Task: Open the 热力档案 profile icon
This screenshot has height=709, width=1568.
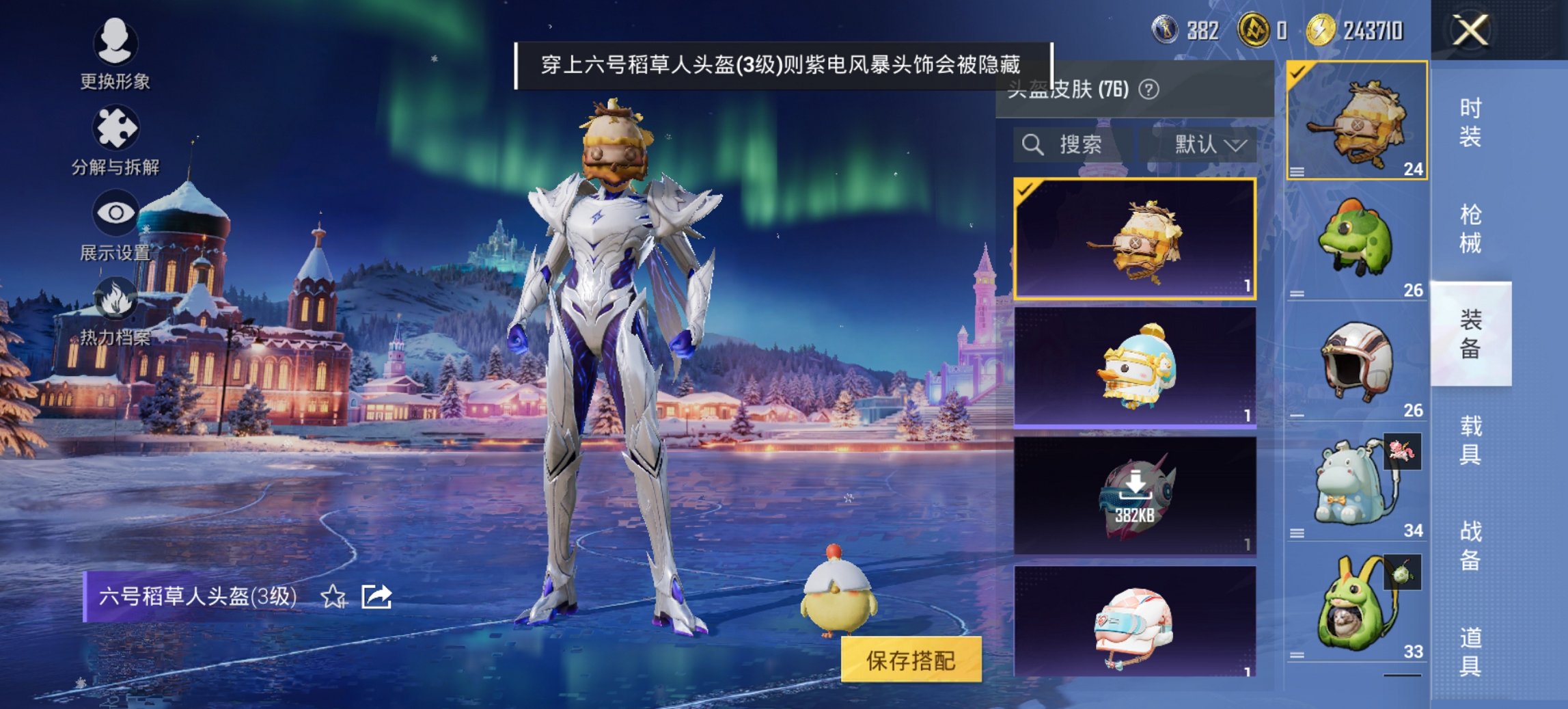Action: [x=116, y=297]
